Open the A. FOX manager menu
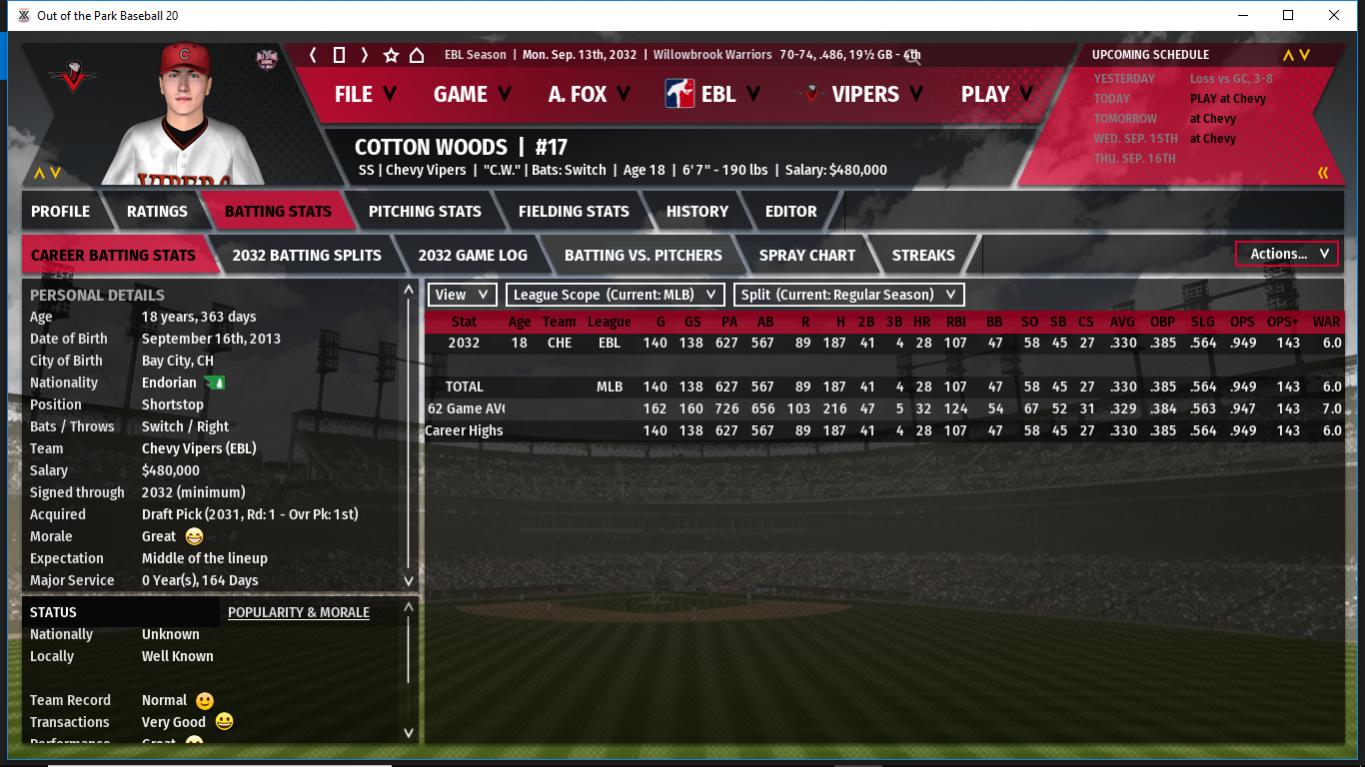This screenshot has width=1365, height=767. click(589, 94)
